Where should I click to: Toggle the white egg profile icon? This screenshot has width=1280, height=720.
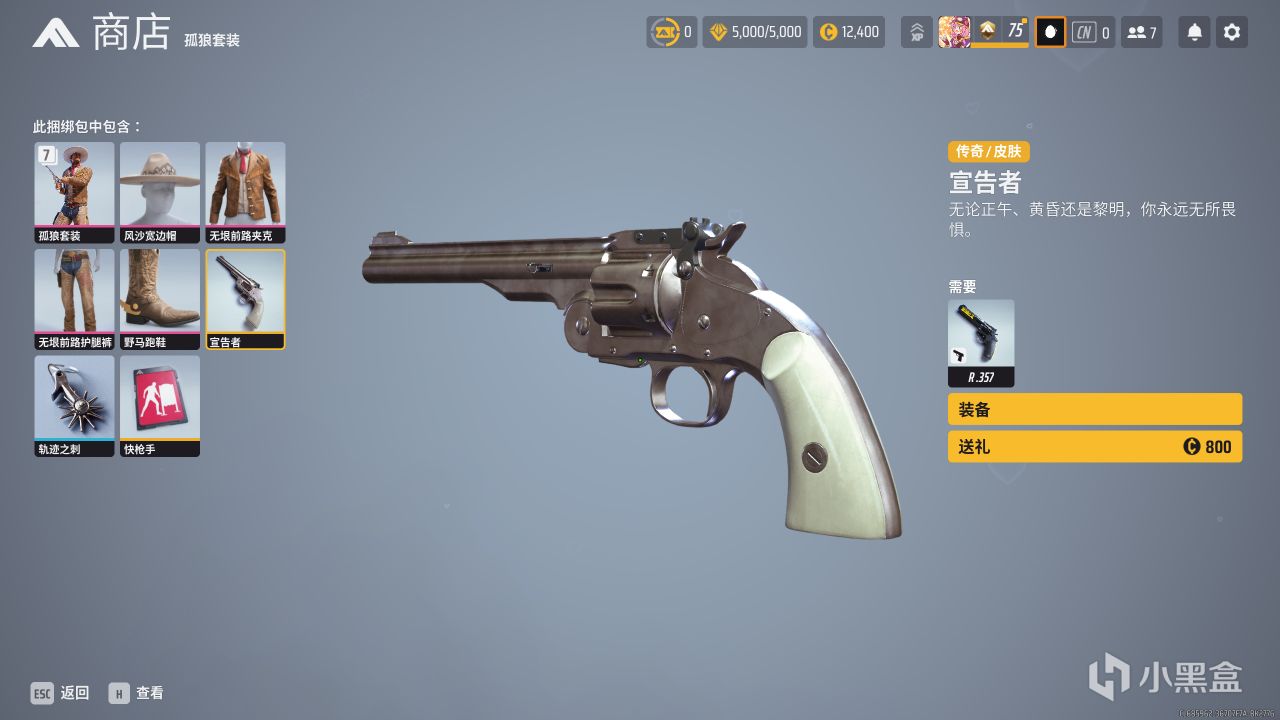coord(1049,31)
